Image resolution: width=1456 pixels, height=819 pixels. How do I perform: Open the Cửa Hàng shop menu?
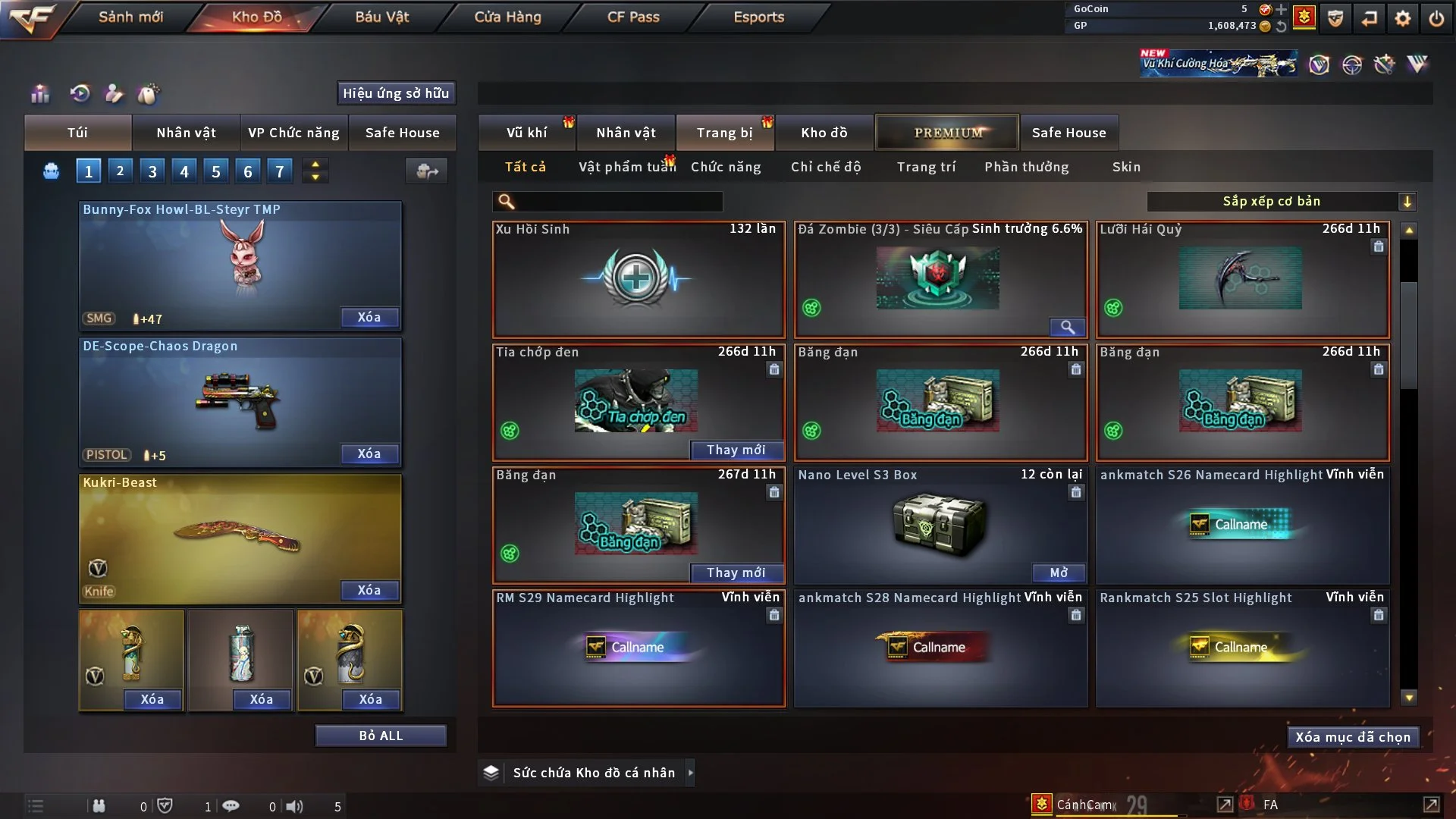pos(507,17)
